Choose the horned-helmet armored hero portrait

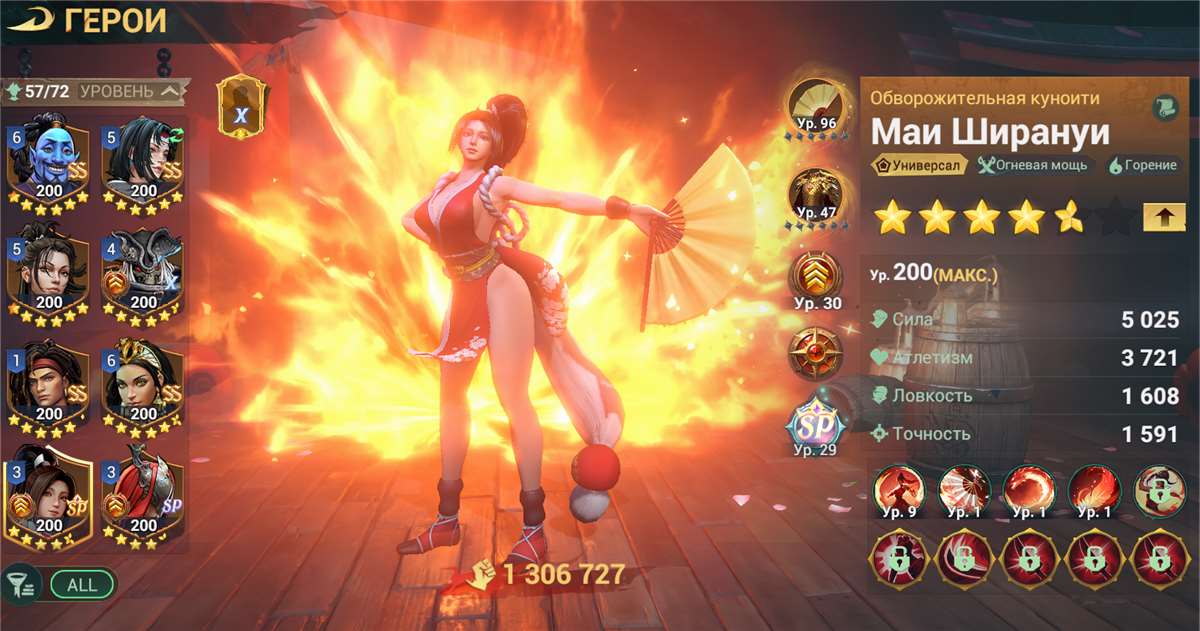pos(142,274)
